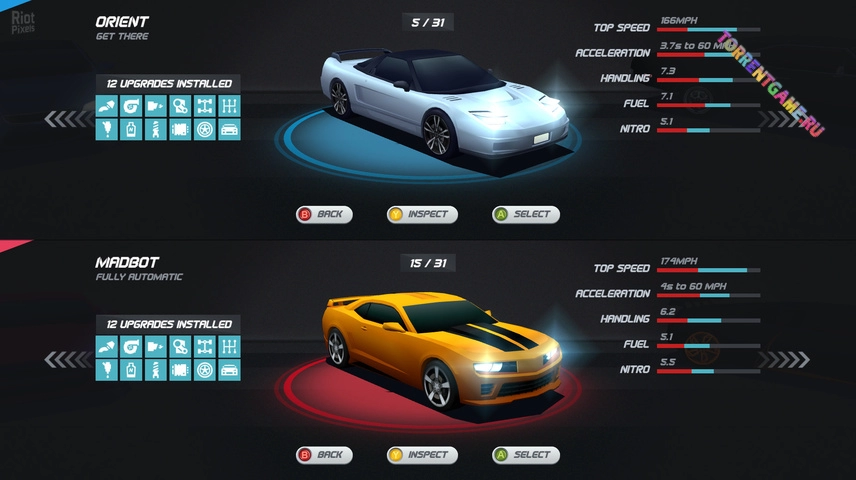
Task: Click Madbot's suspension spring upgrade icon
Action: pos(156,370)
